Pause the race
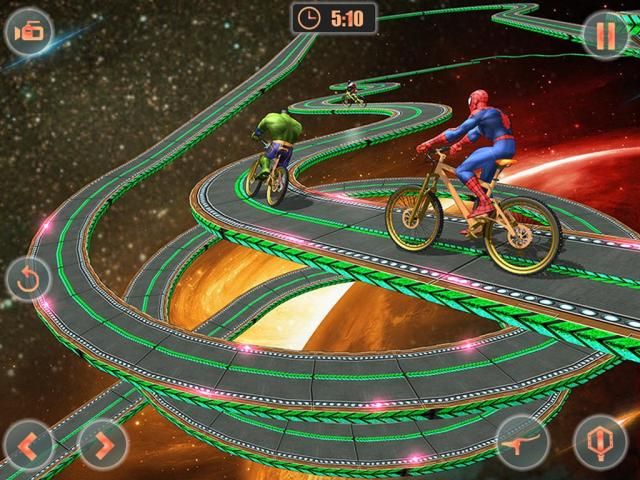 [607, 33]
